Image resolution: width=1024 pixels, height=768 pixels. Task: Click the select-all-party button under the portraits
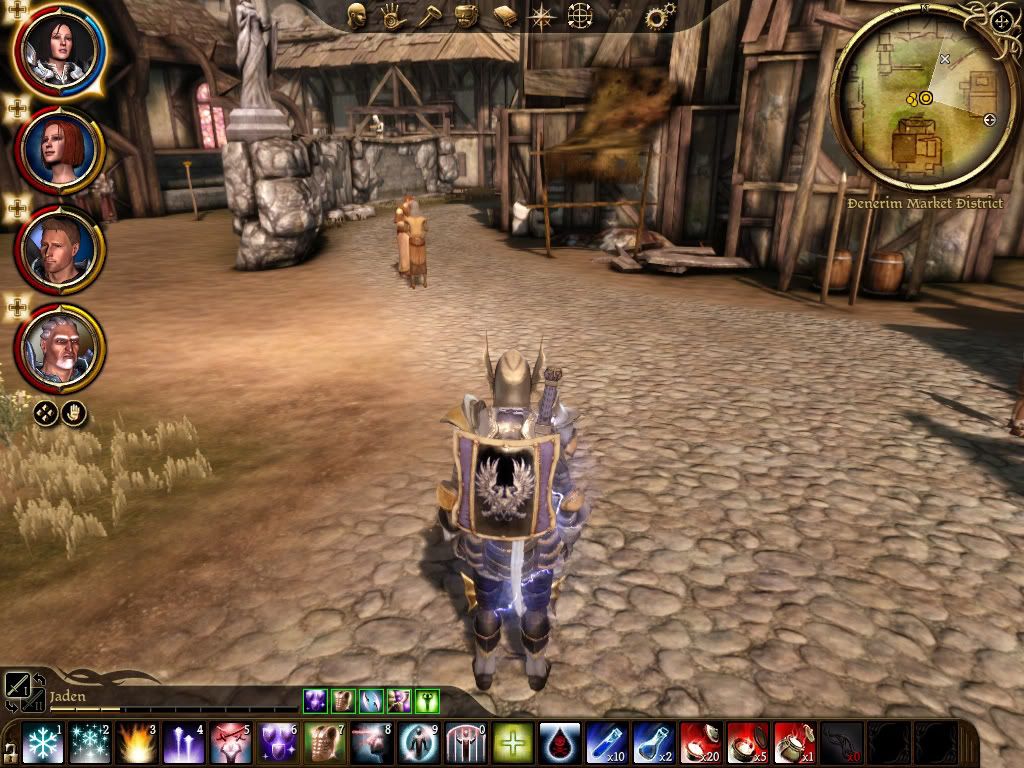pyautogui.click(x=45, y=412)
